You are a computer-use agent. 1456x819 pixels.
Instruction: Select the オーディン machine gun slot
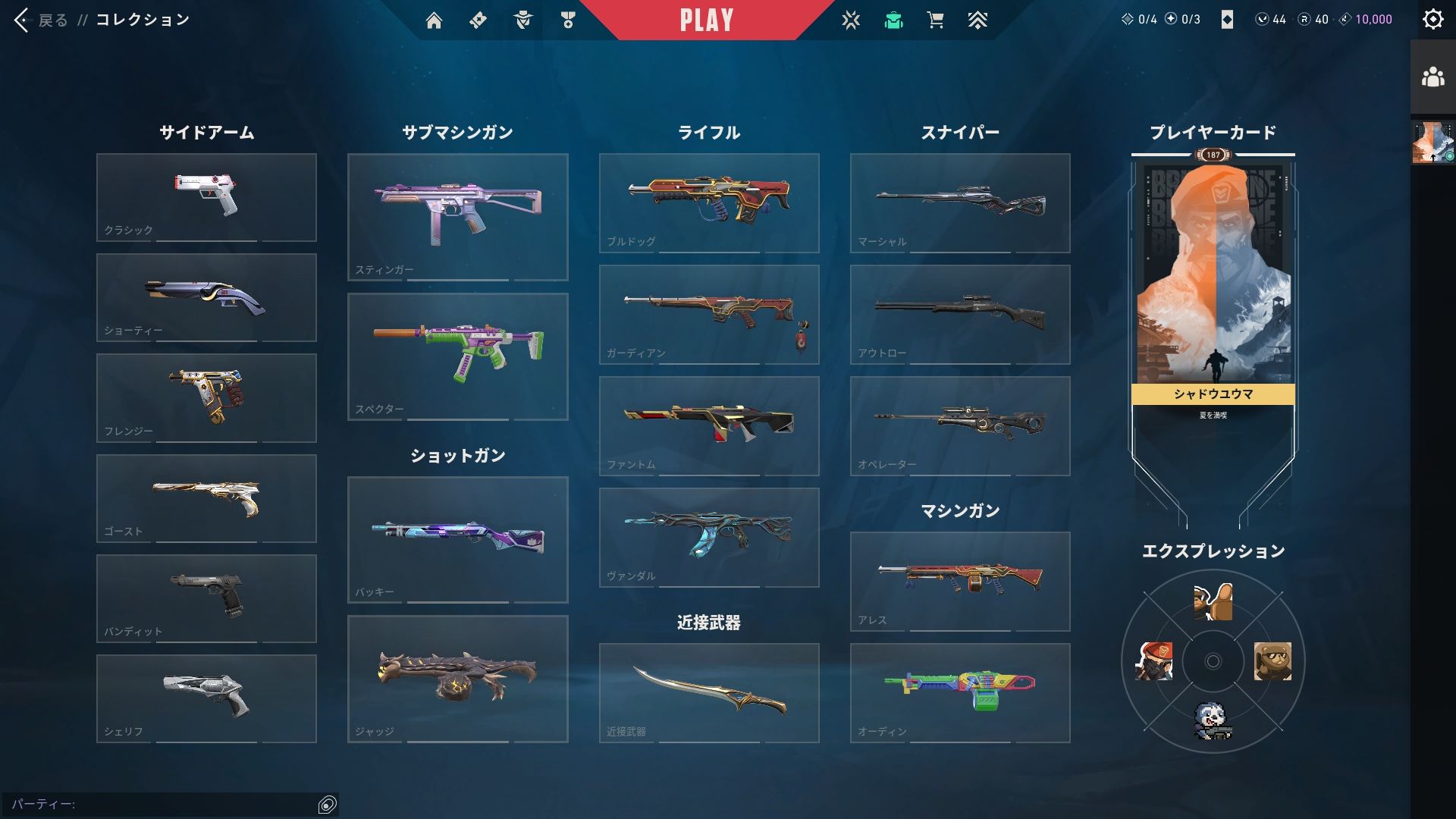[x=960, y=692]
